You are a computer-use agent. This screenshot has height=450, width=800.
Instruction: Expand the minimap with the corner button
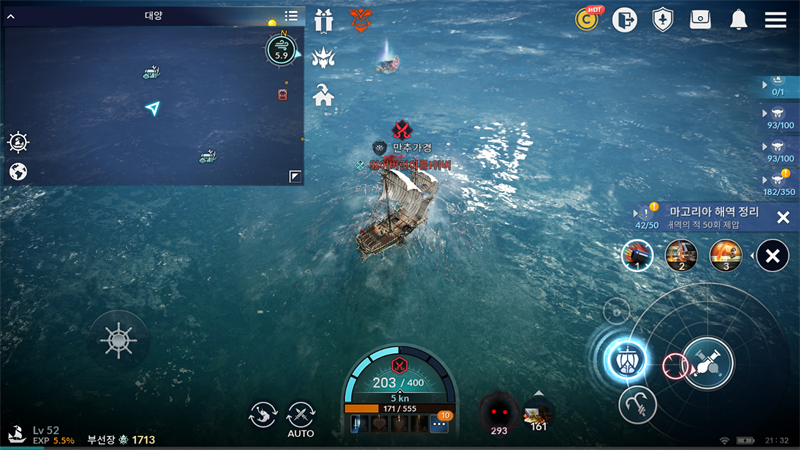pyautogui.click(x=295, y=176)
